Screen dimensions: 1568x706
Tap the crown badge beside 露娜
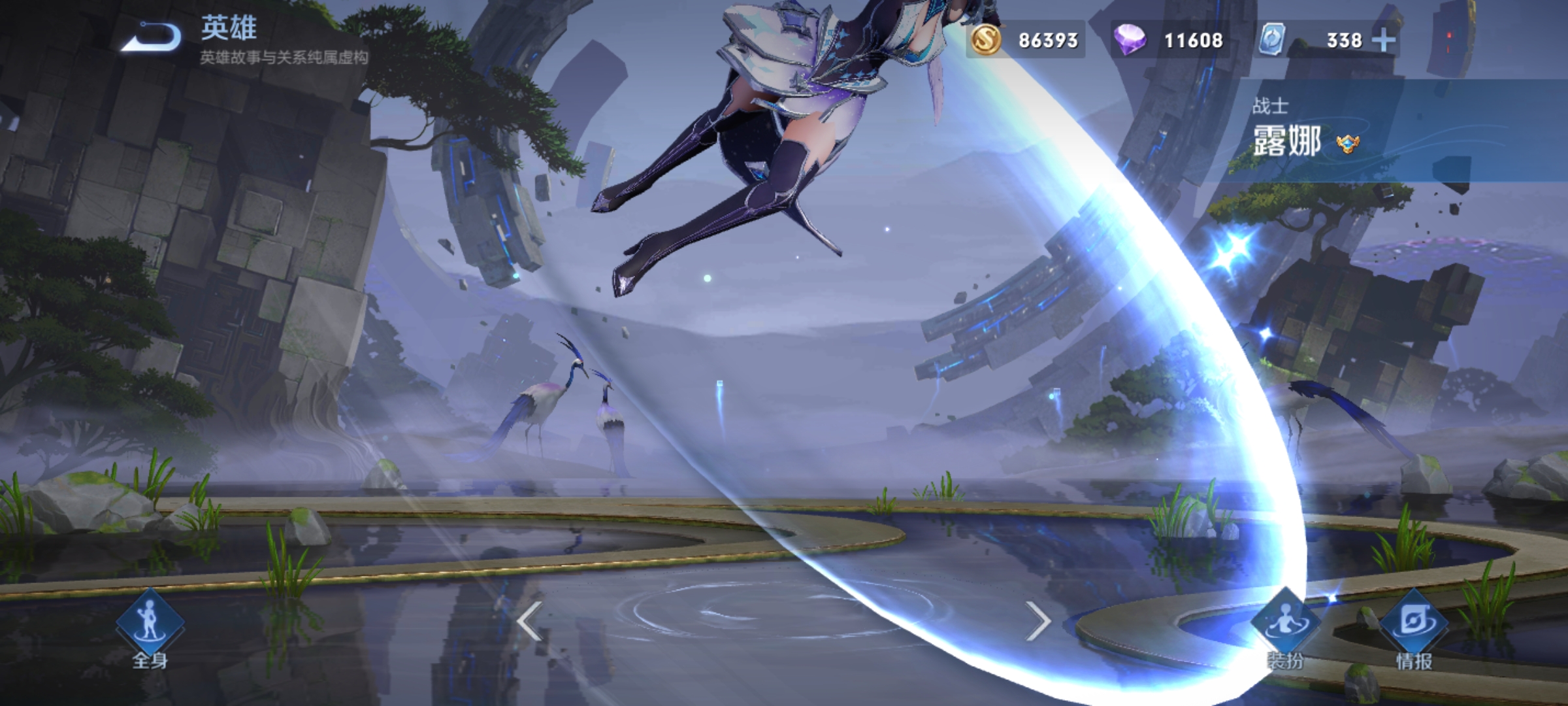click(x=1348, y=143)
